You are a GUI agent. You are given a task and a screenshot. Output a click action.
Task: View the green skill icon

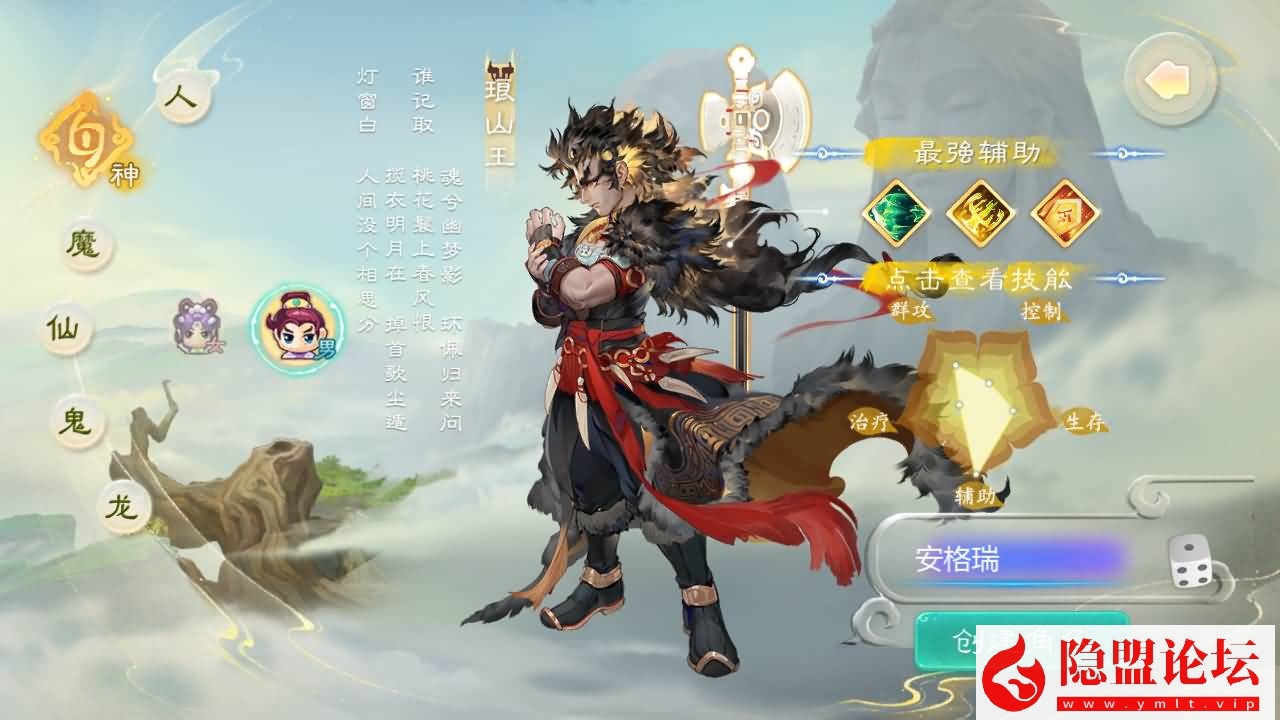897,212
